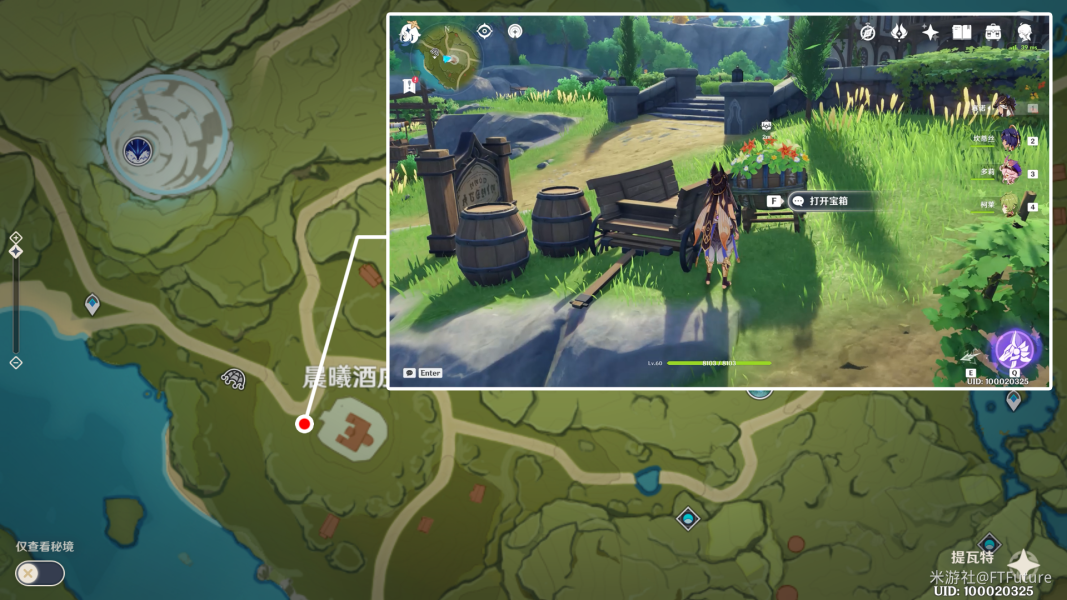Switch to party member number 2

tap(1010, 139)
